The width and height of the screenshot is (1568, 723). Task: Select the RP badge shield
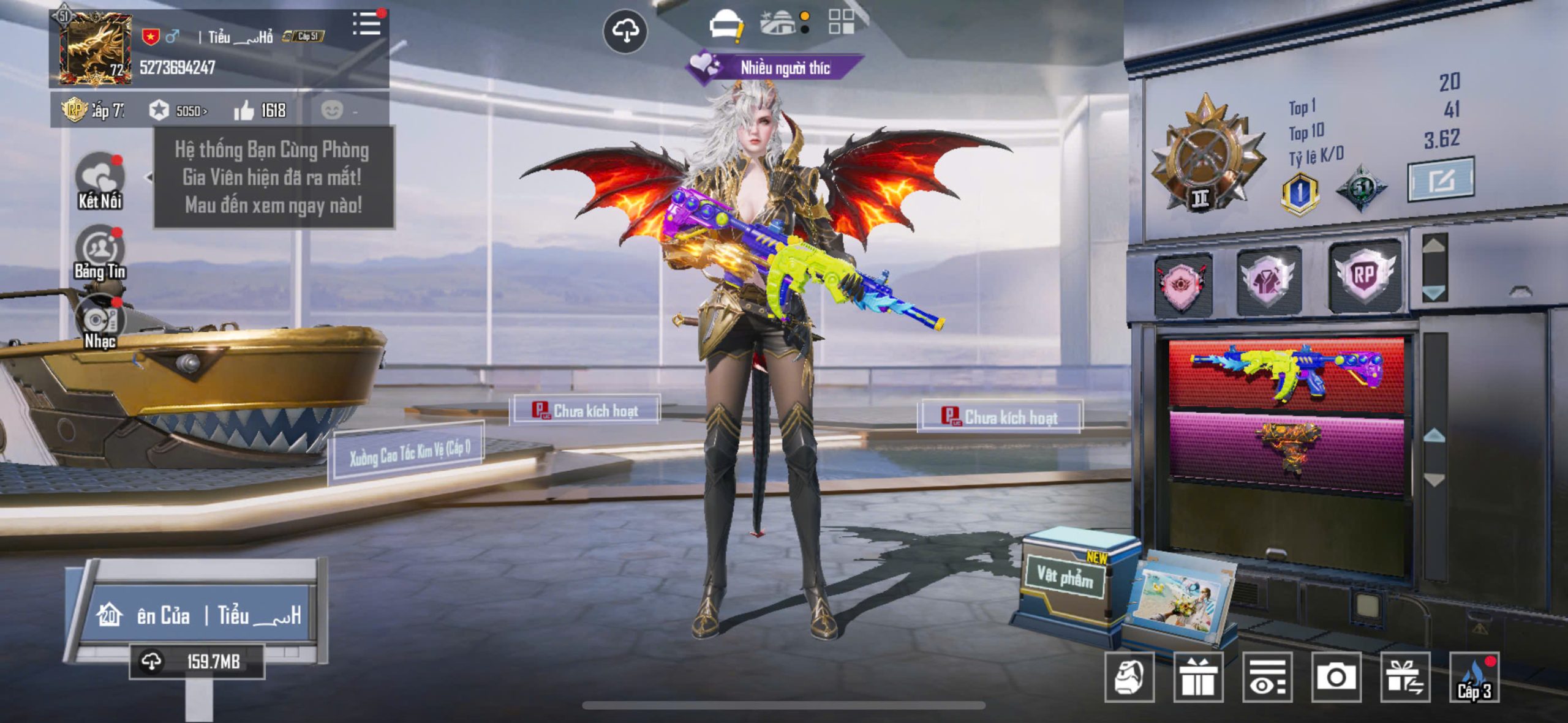(x=1363, y=276)
